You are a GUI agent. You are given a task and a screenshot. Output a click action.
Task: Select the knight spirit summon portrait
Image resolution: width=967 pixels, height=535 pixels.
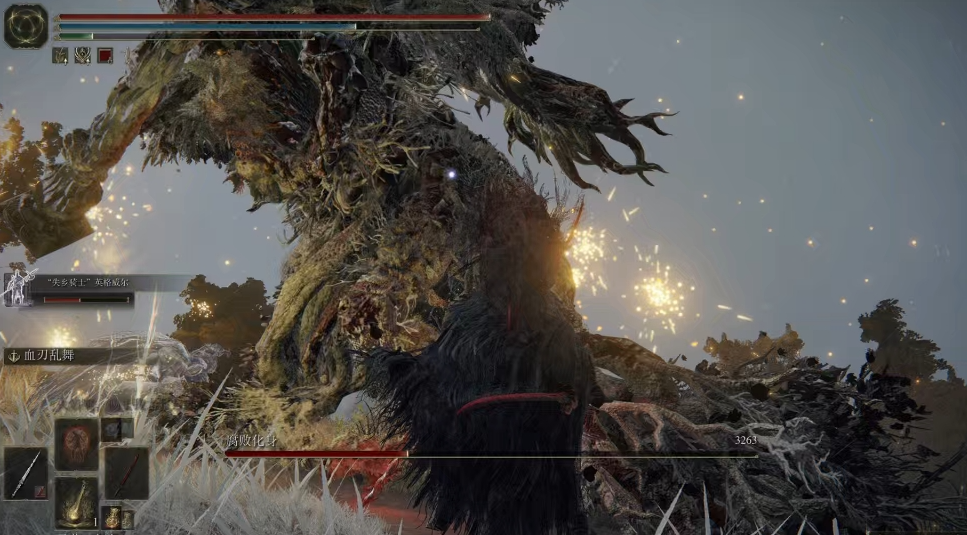coord(19,289)
